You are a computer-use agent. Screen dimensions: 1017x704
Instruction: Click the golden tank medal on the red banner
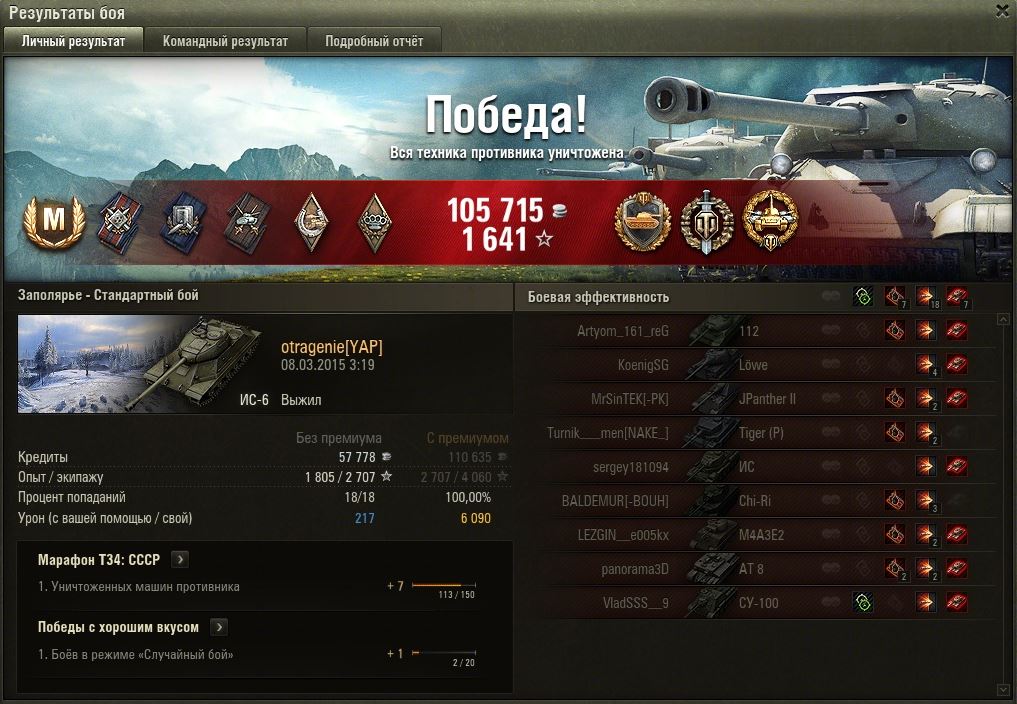642,222
